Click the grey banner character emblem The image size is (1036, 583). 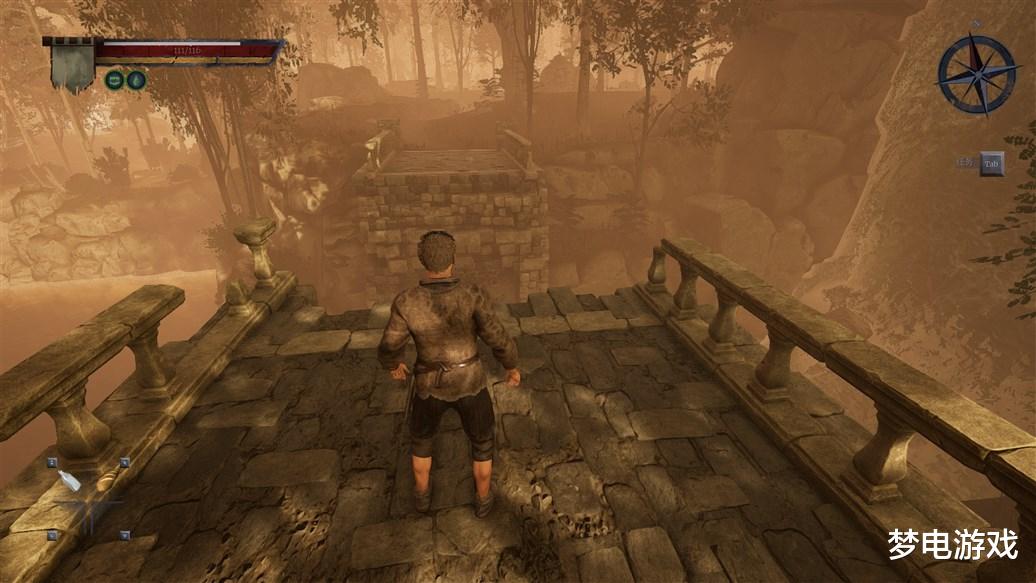click(x=73, y=65)
